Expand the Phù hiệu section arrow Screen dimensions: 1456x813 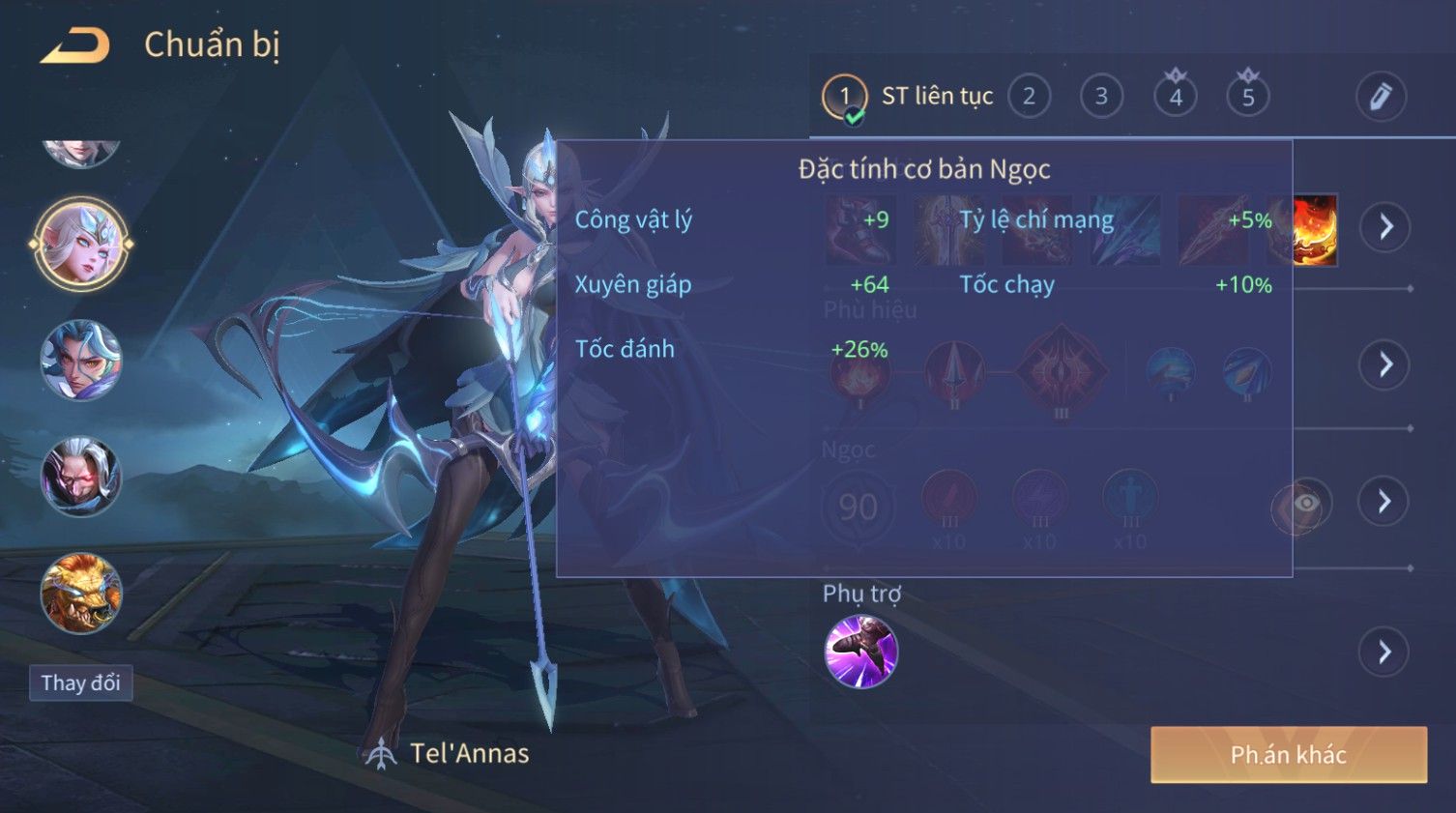click(1385, 364)
